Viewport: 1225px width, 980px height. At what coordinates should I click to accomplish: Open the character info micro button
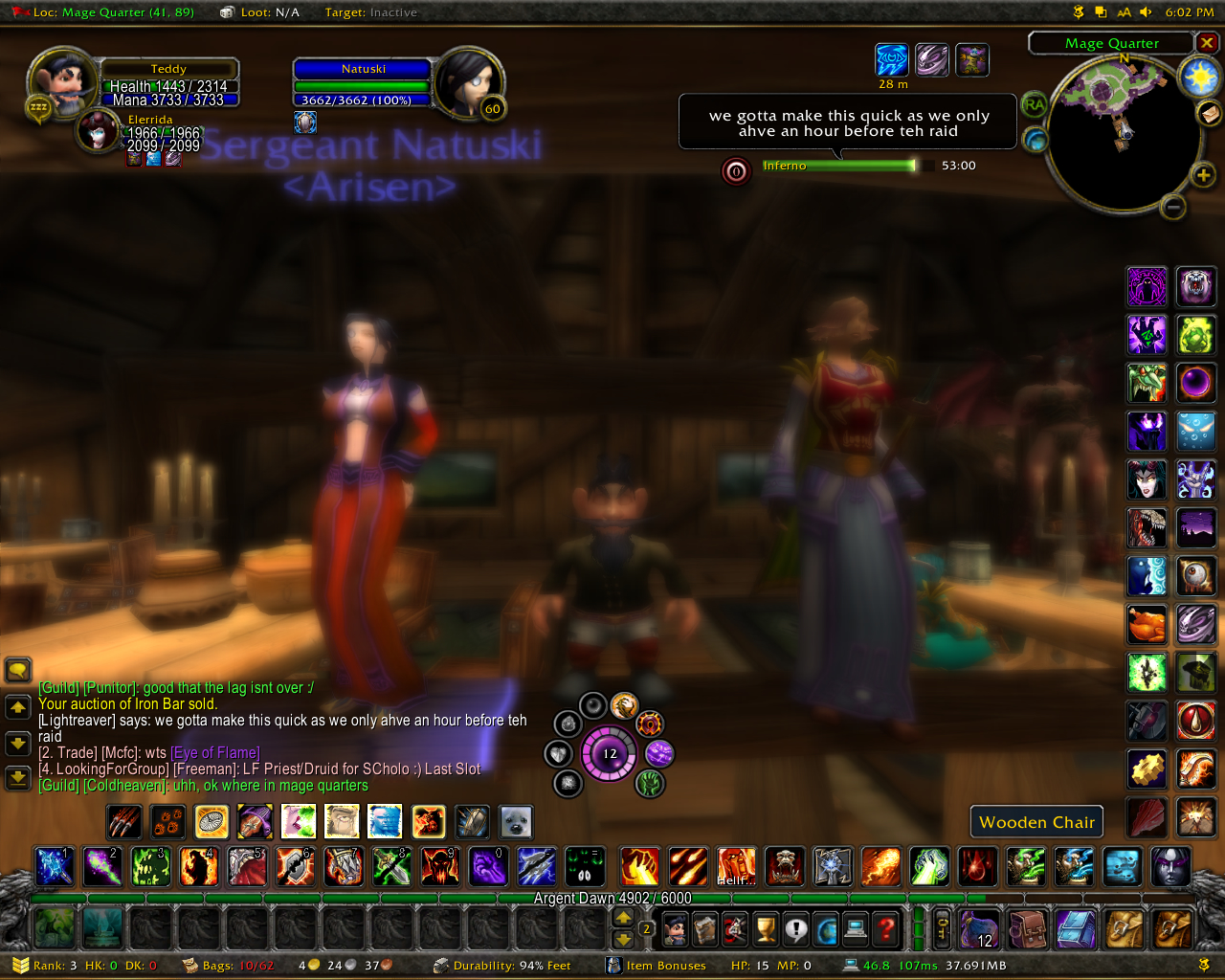tap(677, 928)
